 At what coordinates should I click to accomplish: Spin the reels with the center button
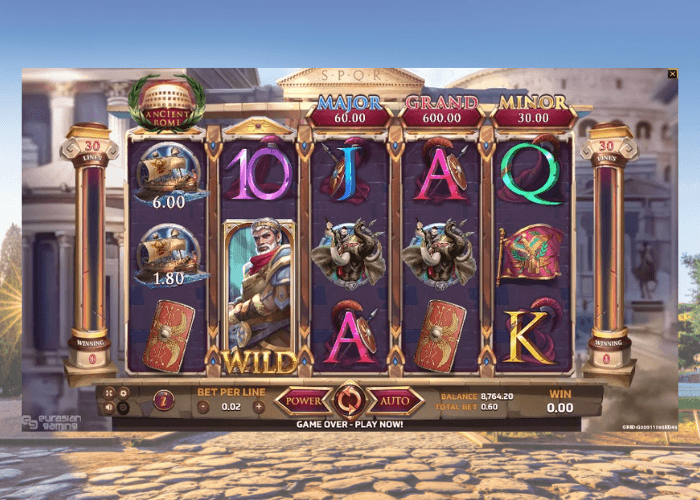350,401
